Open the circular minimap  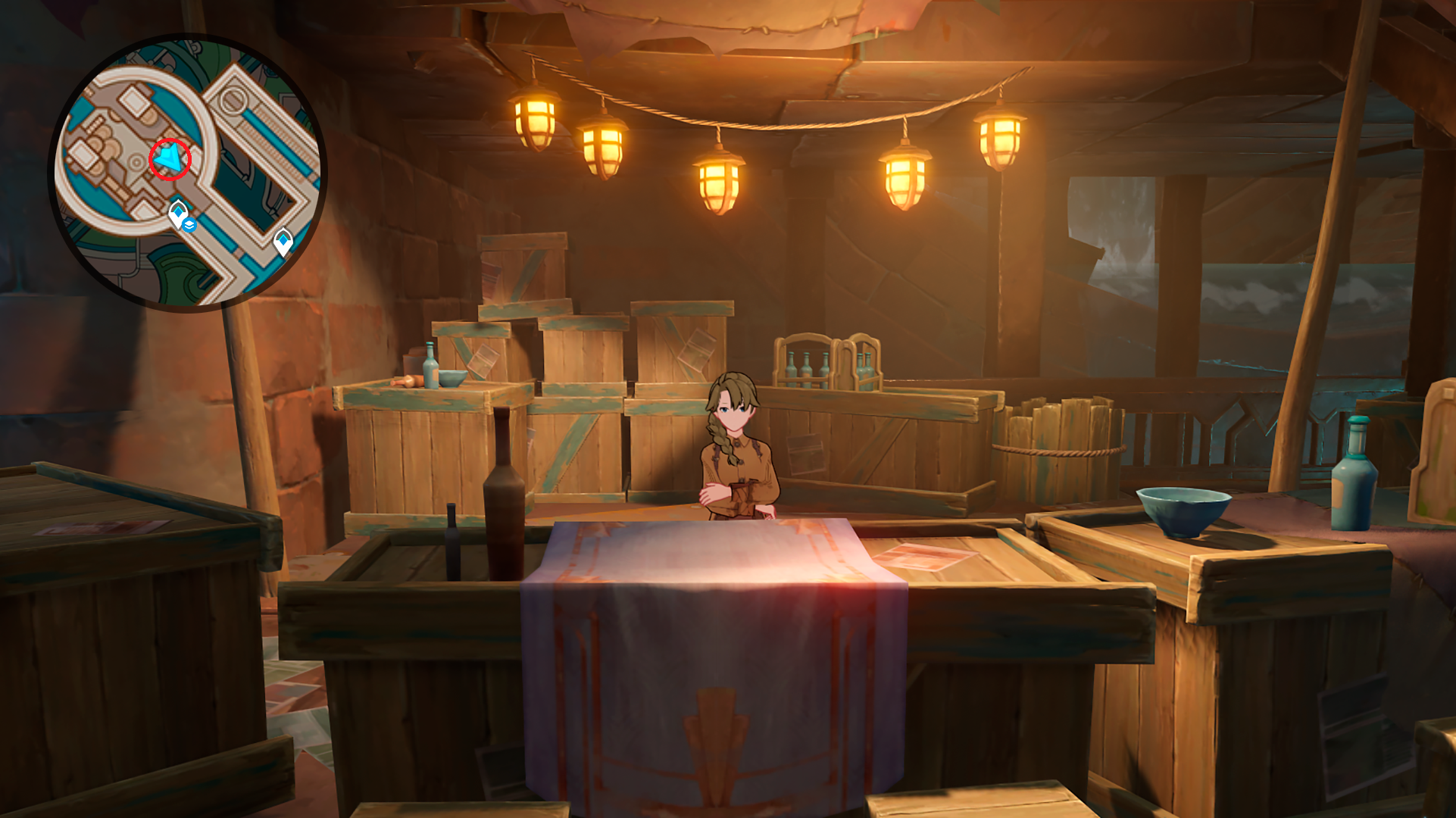187,173
